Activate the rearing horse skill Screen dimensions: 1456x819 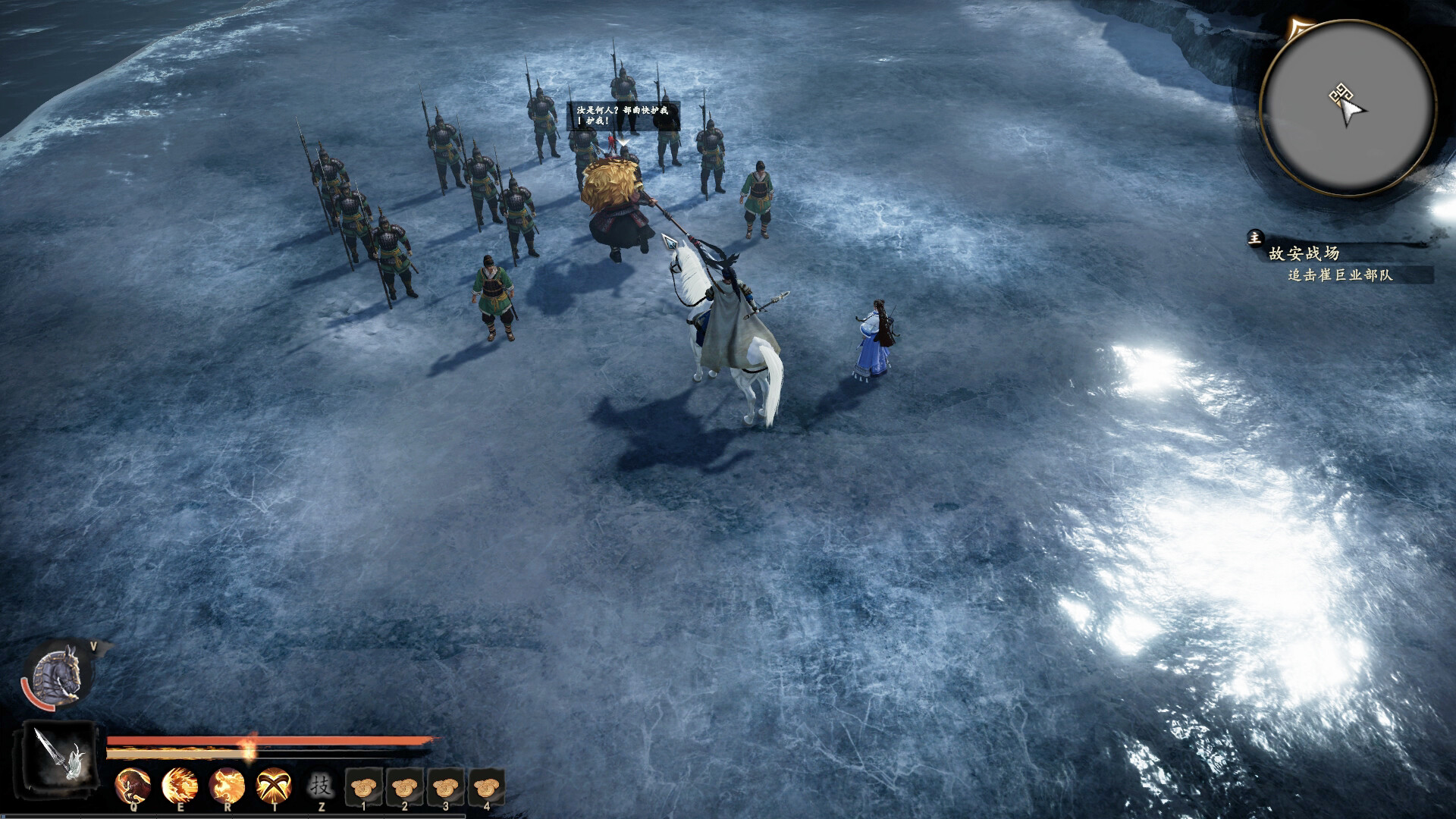click(133, 785)
